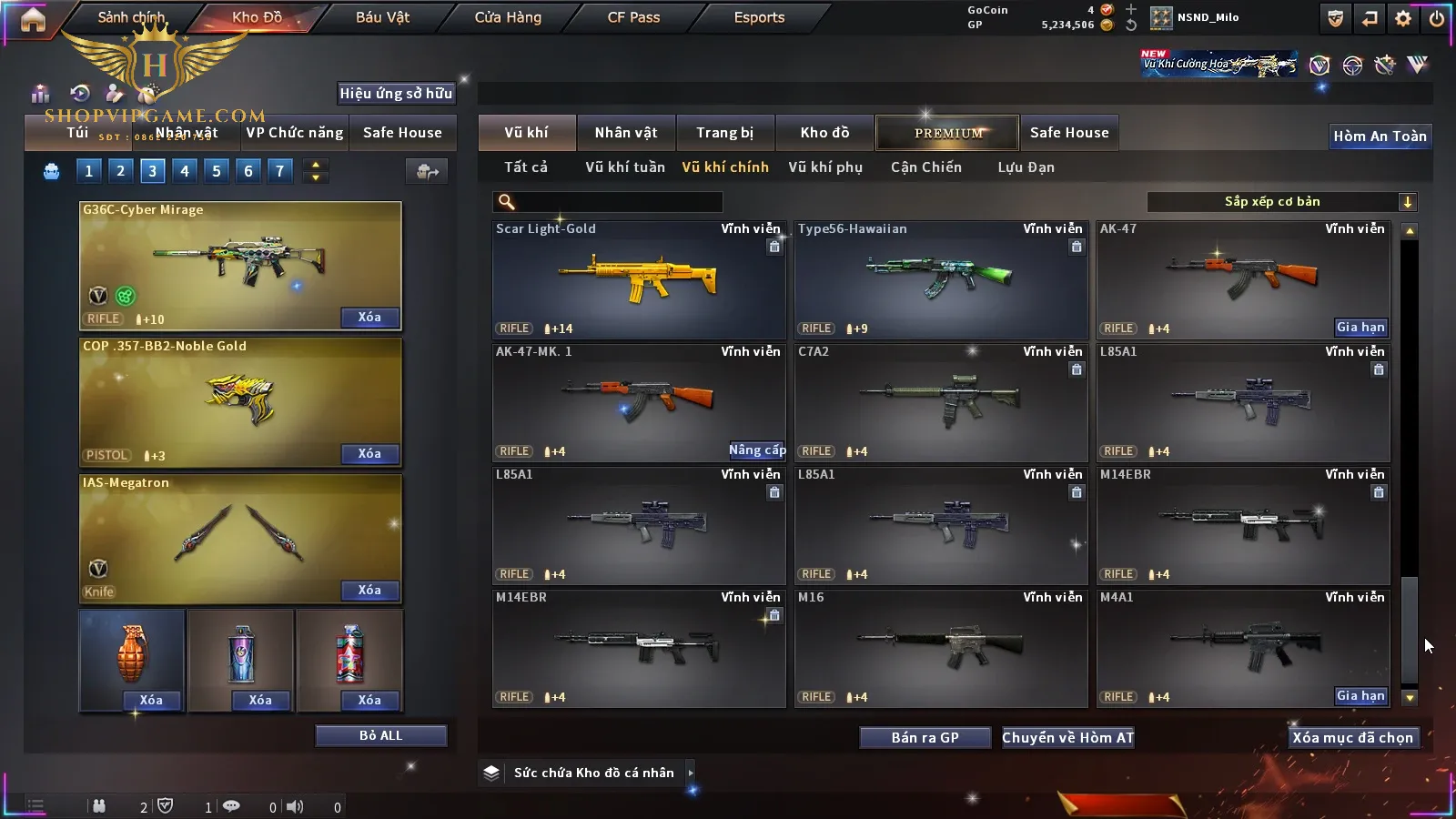Viewport: 1456px width, 819px height.
Task: Open the settings gear icon
Action: click(x=1403, y=18)
